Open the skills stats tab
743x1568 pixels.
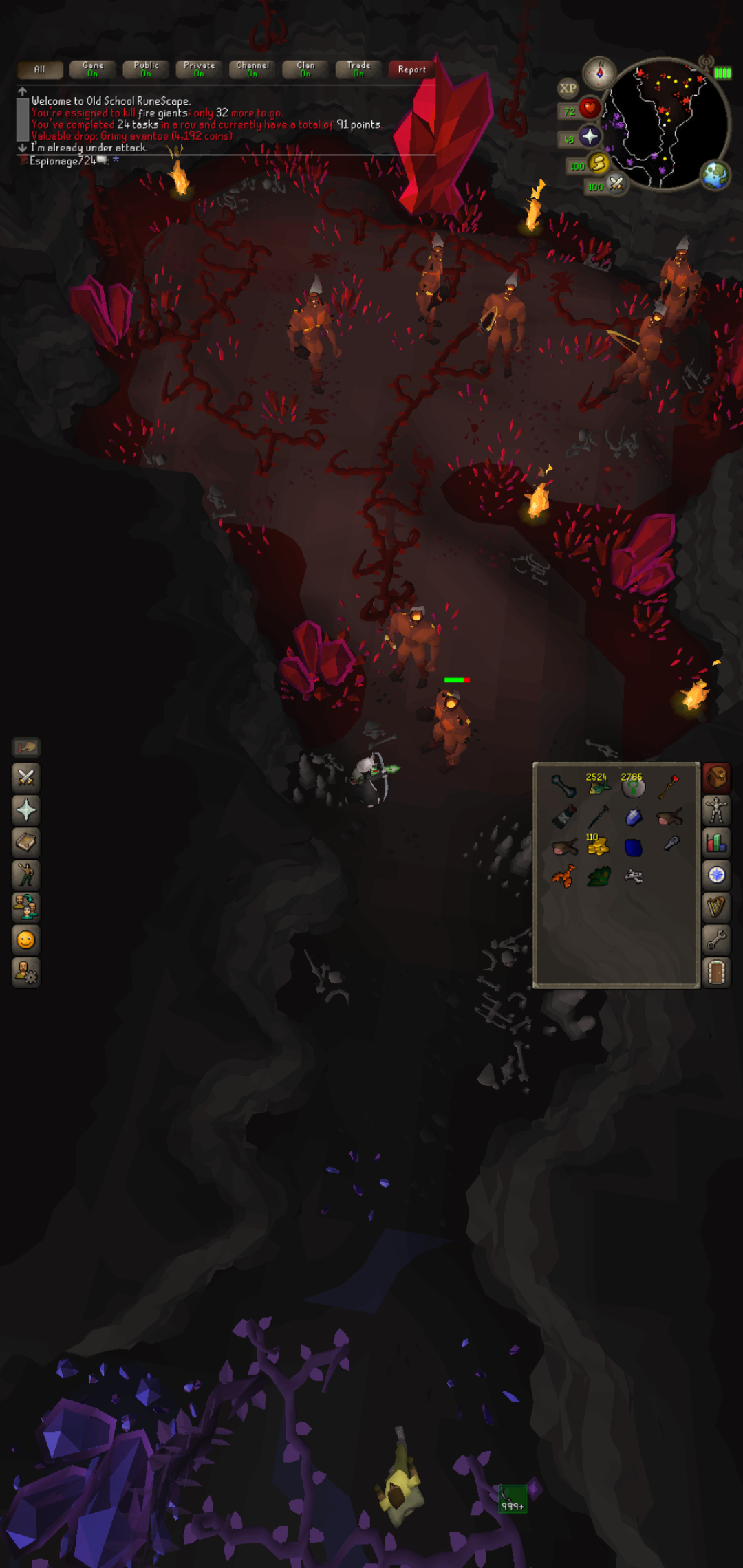coord(716,842)
